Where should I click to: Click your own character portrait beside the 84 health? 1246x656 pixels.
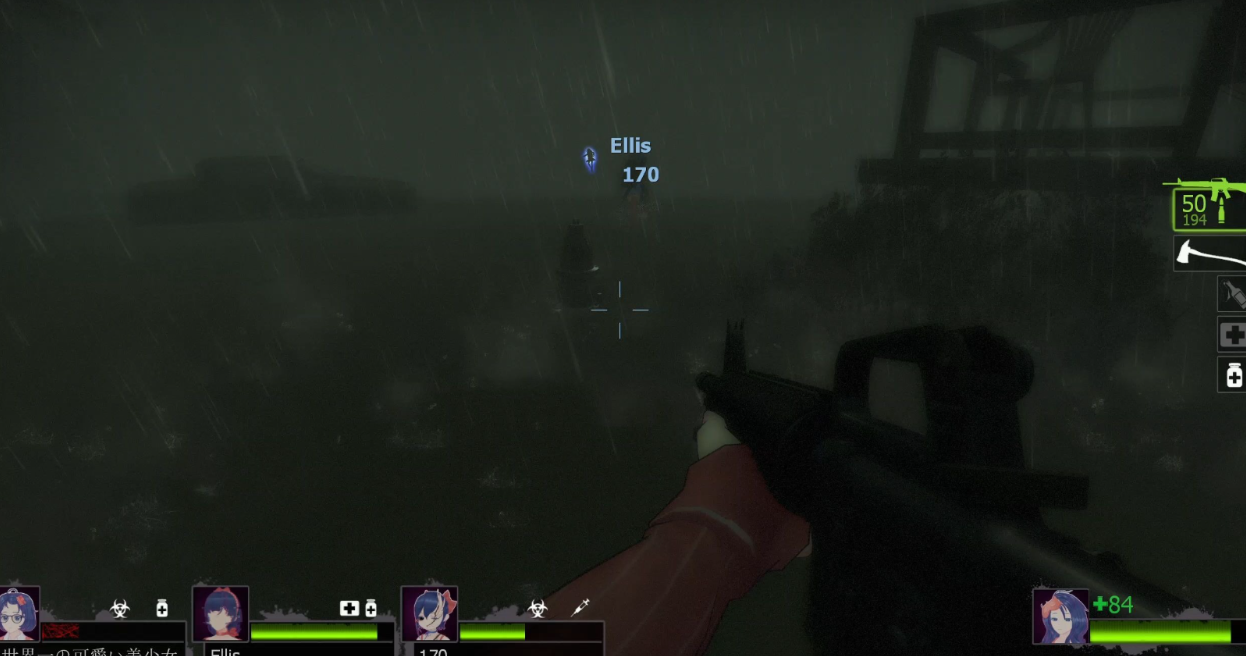(x=1060, y=616)
